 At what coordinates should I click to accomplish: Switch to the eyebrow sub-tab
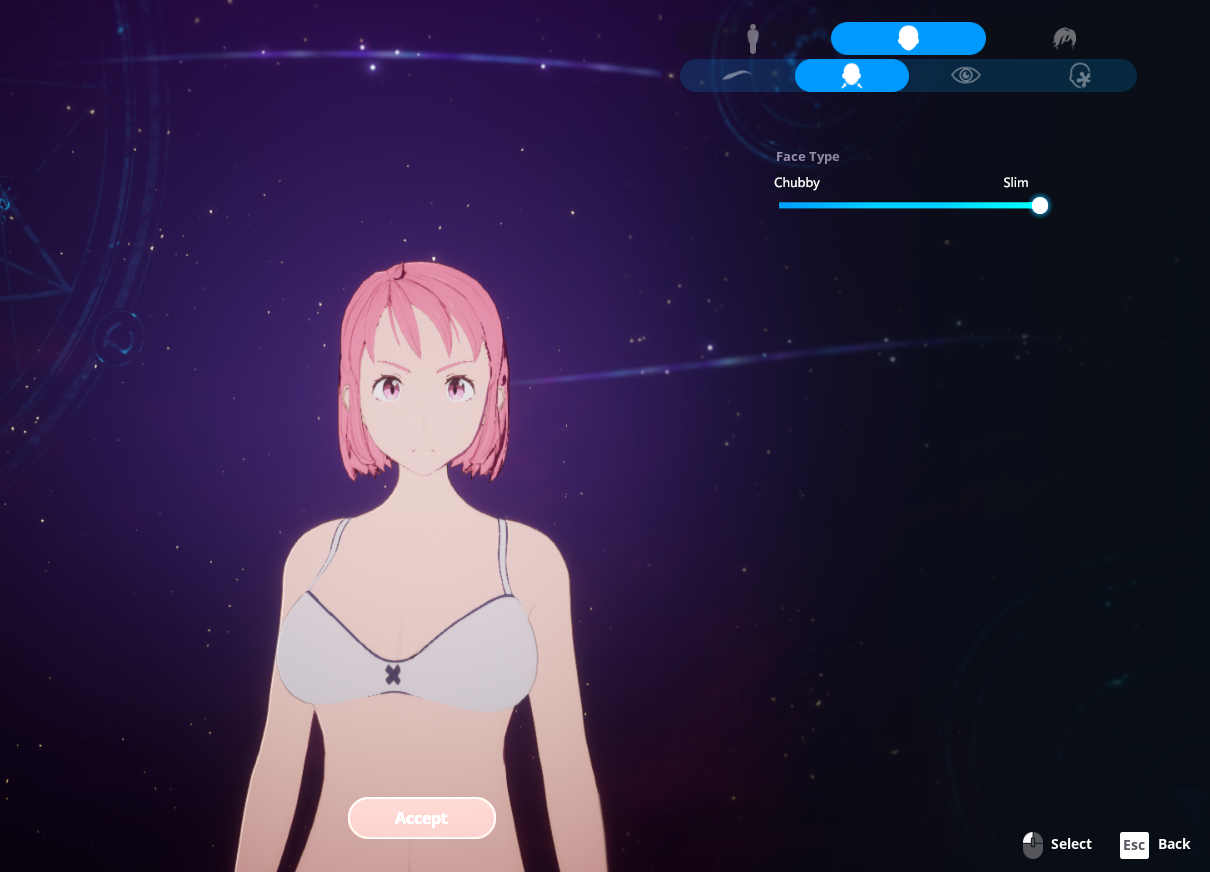[738, 76]
